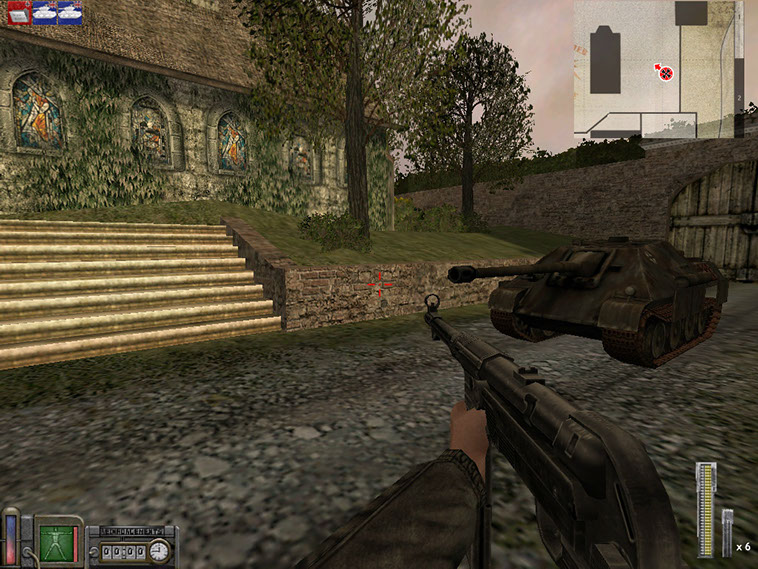The width and height of the screenshot is (758, 569).
Task: Click the church building shape on the minimap
Action: point(605,62)
